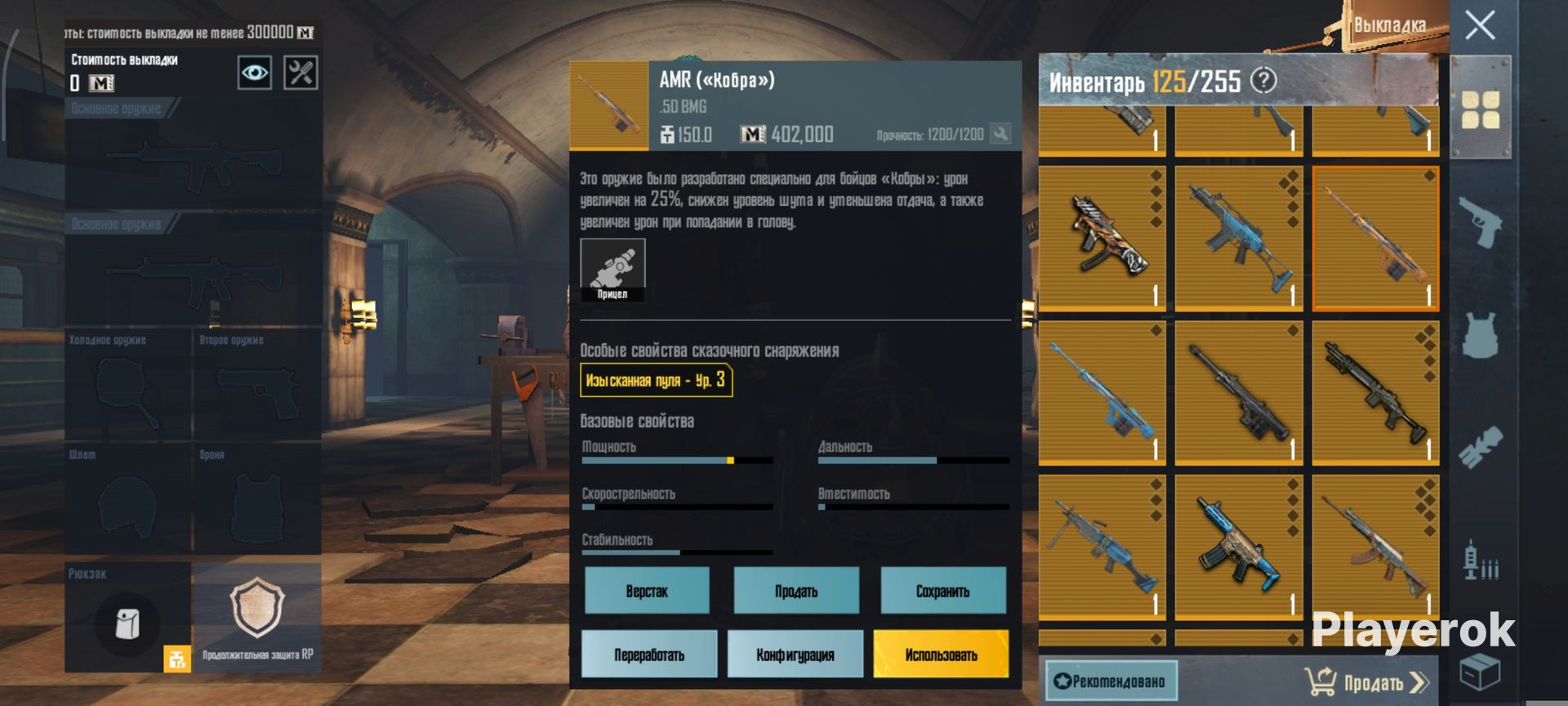Choose the Переработать button
Image resolution: width=1568 pixels, height=706 pixels.
tap(649, 655)
